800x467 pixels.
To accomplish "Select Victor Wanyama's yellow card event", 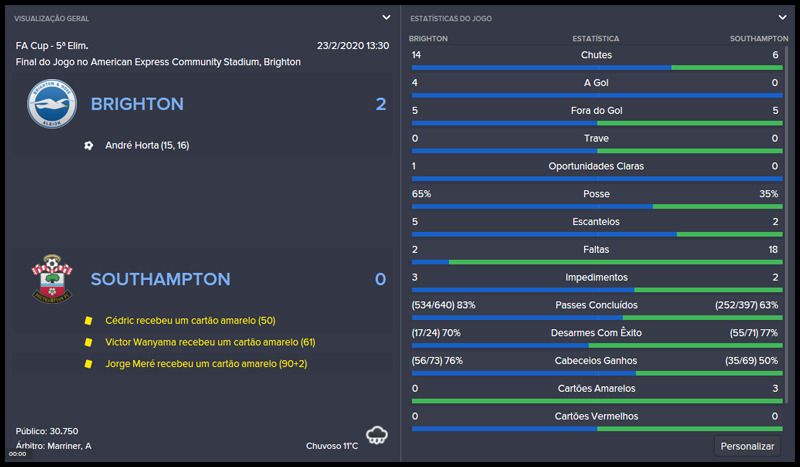I will point(210,342).
